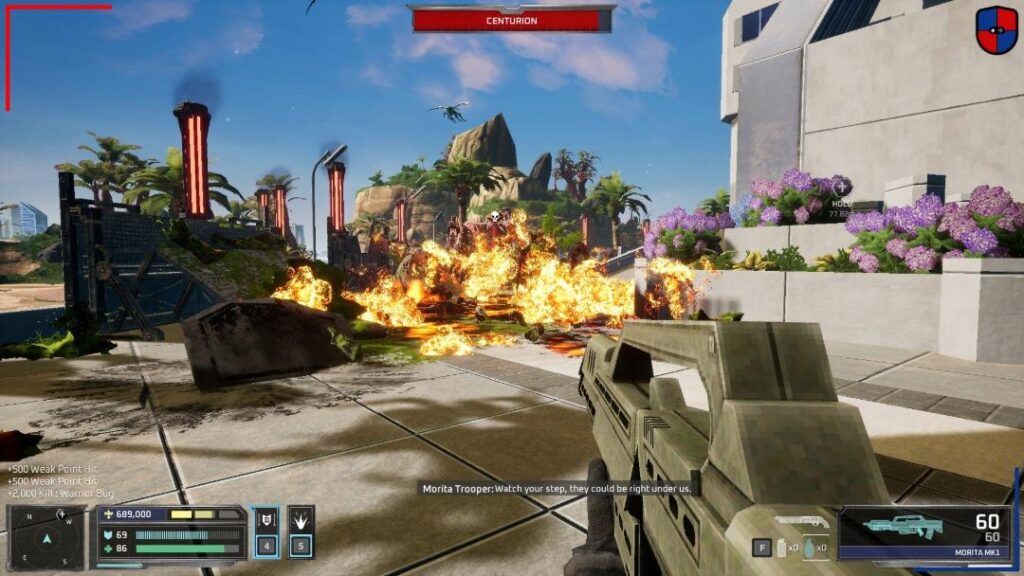1024x576 pixels.
Task: Choose the canister item icon
Action: [783, 548]
